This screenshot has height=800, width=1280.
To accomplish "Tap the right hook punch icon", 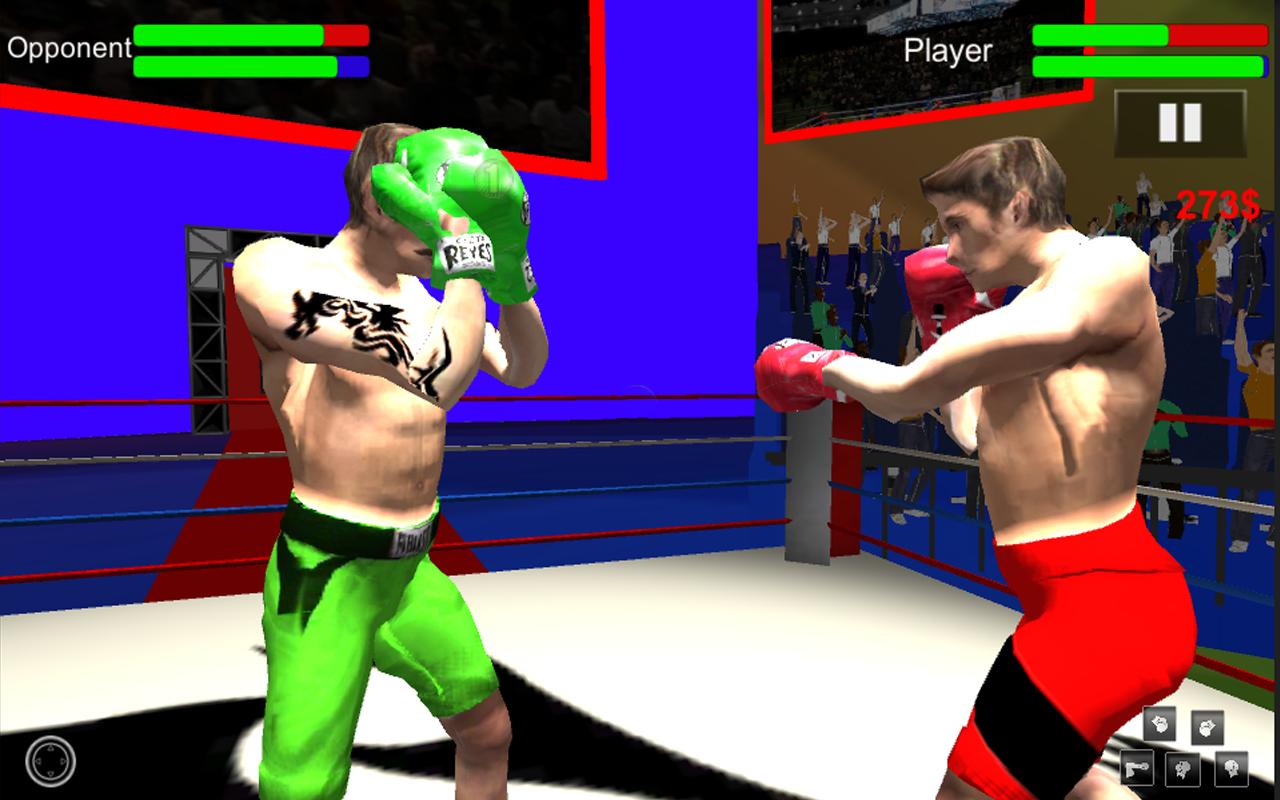I will coord(1207,728).
